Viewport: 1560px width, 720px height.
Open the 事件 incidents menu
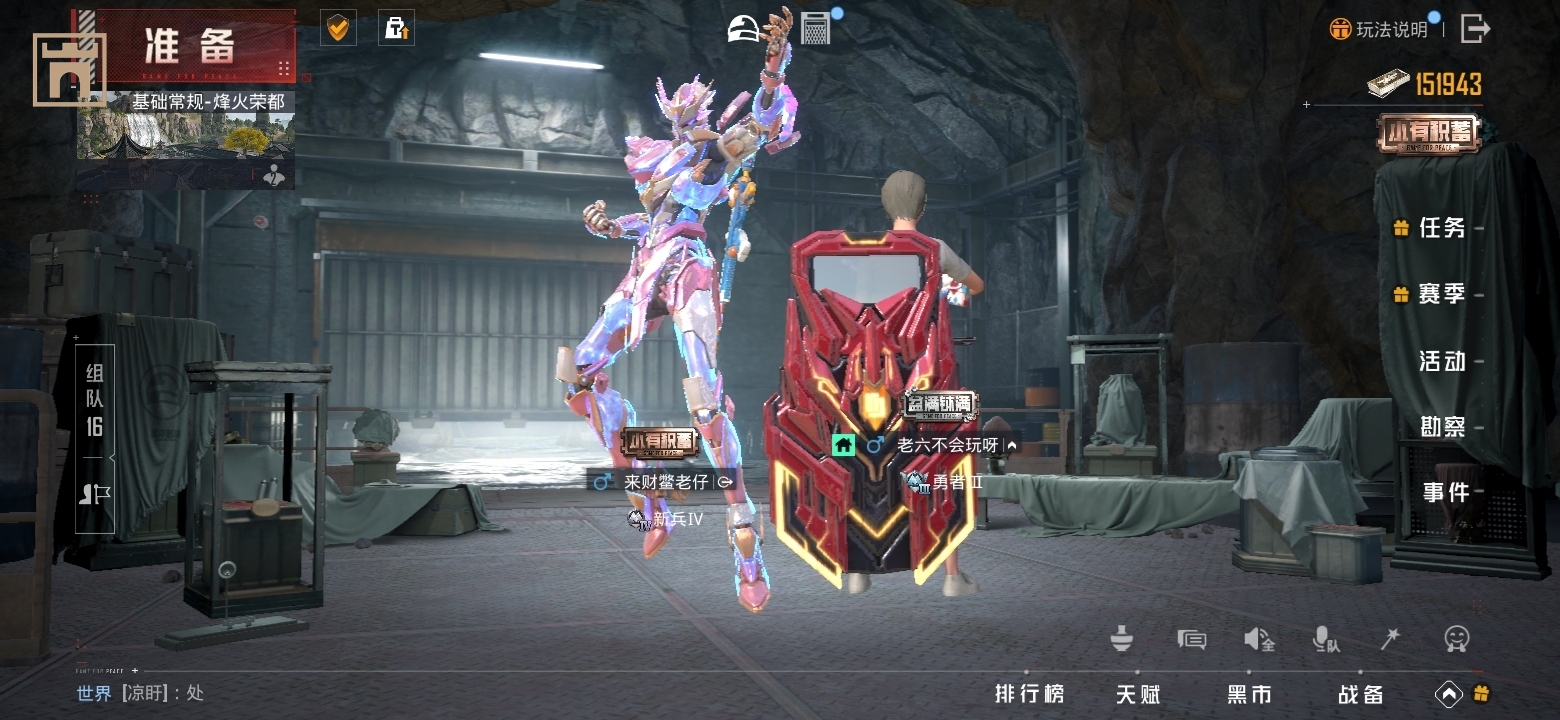1445,492
